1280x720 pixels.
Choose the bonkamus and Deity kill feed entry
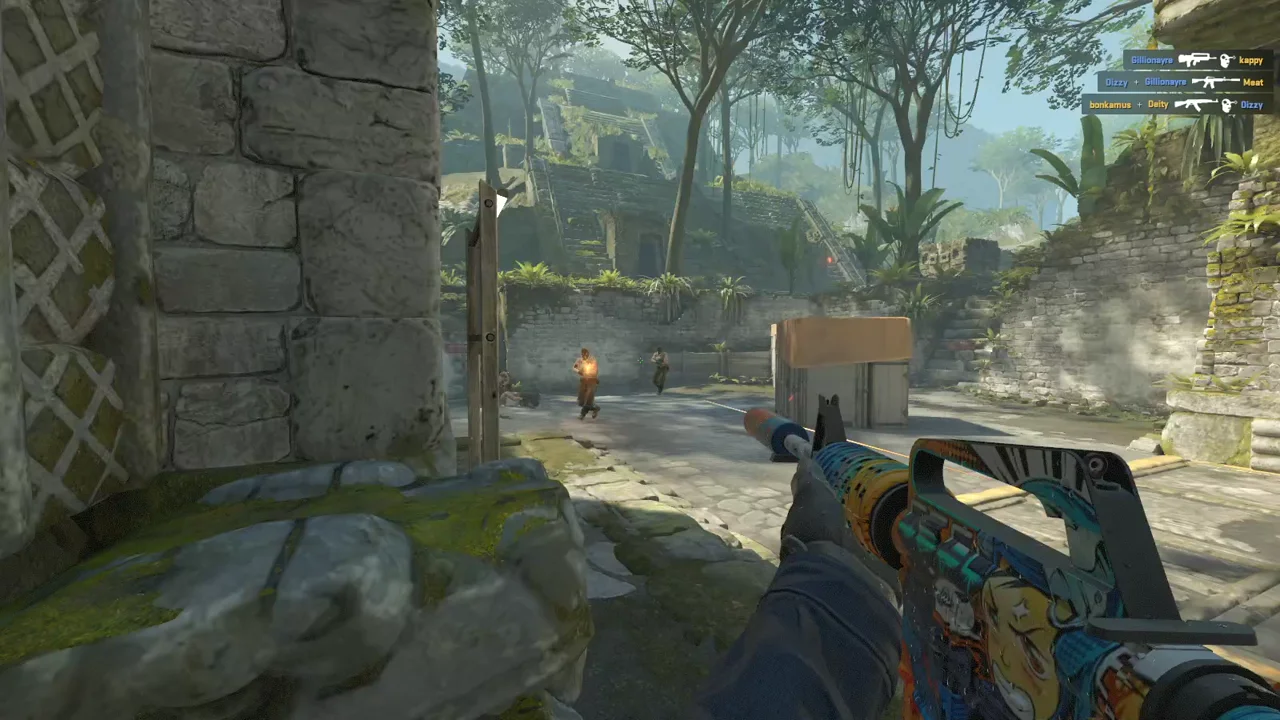pos(1176,104)
